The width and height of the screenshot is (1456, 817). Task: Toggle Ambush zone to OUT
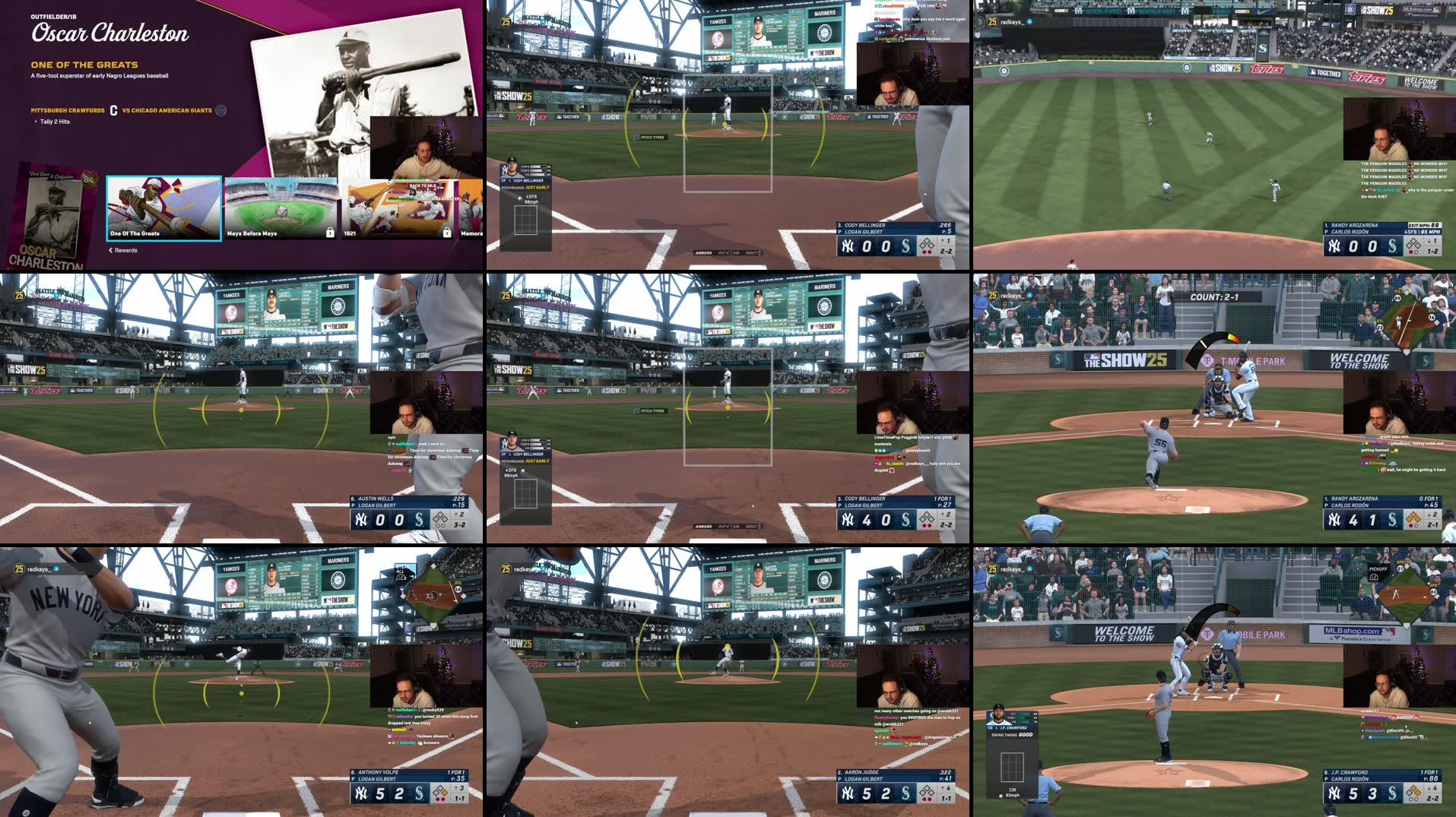point(722,253)
